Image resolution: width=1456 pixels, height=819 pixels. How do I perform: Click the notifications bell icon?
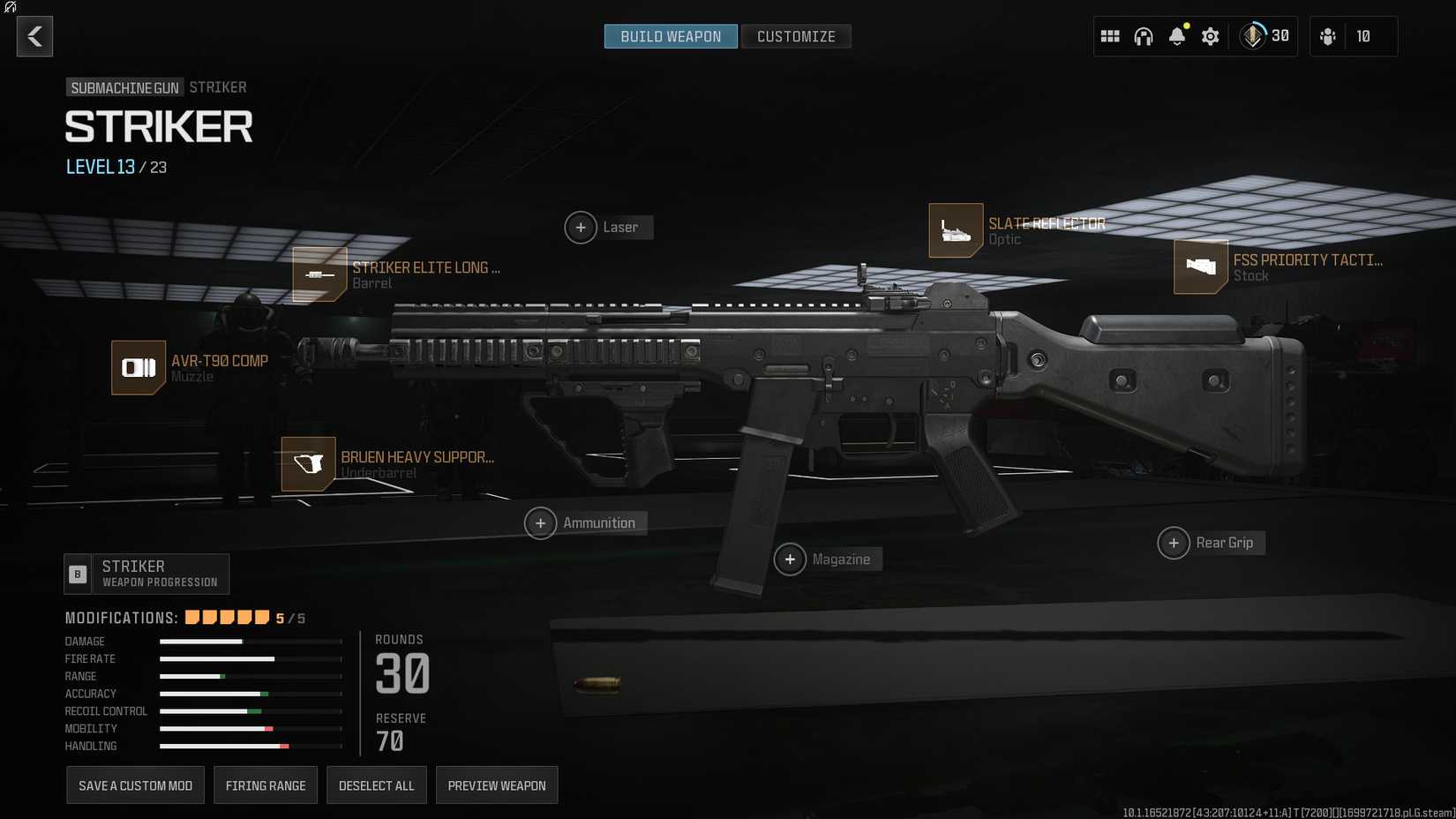[1176, 36]
